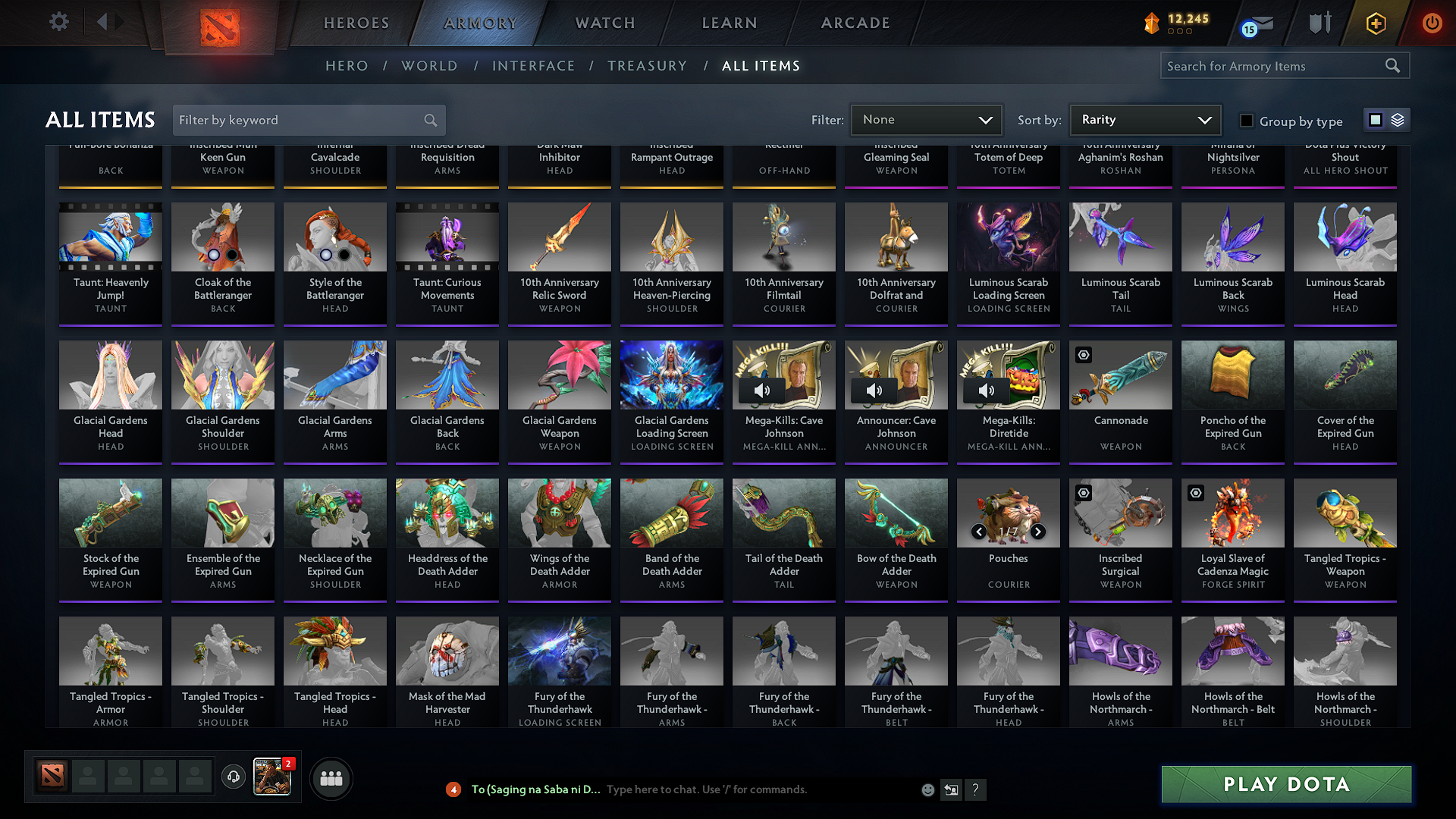Show details of the Cannonade weapon eye toggle

(1083, 355)
